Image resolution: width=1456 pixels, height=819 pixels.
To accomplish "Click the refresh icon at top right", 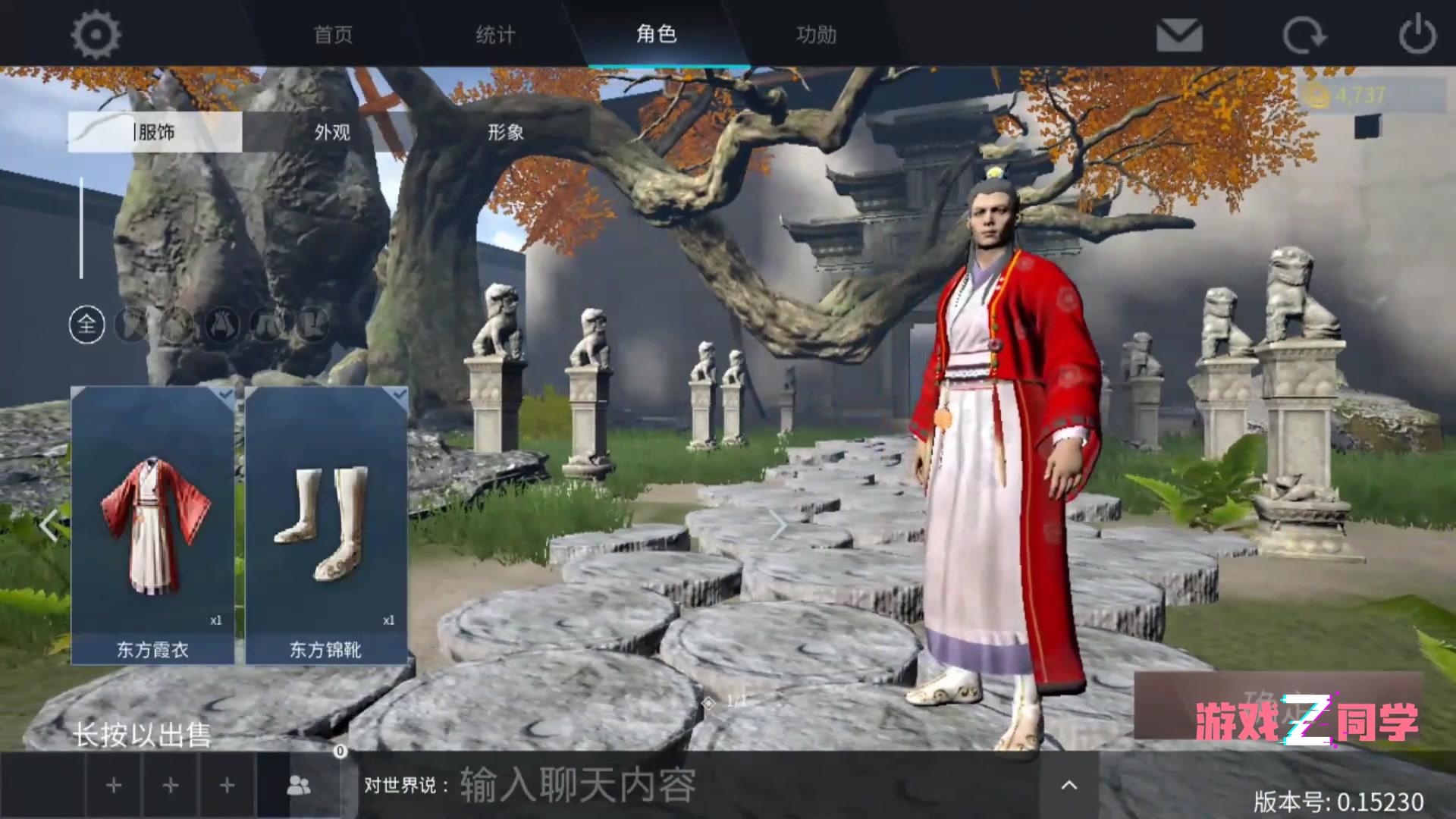I will [x=1306, y=33].
